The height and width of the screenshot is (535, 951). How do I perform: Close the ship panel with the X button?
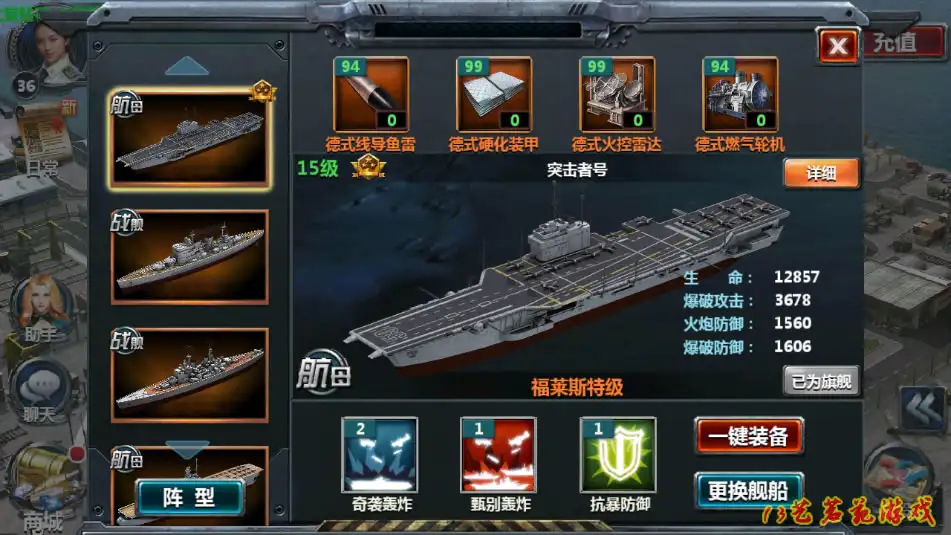pos(838,45)
